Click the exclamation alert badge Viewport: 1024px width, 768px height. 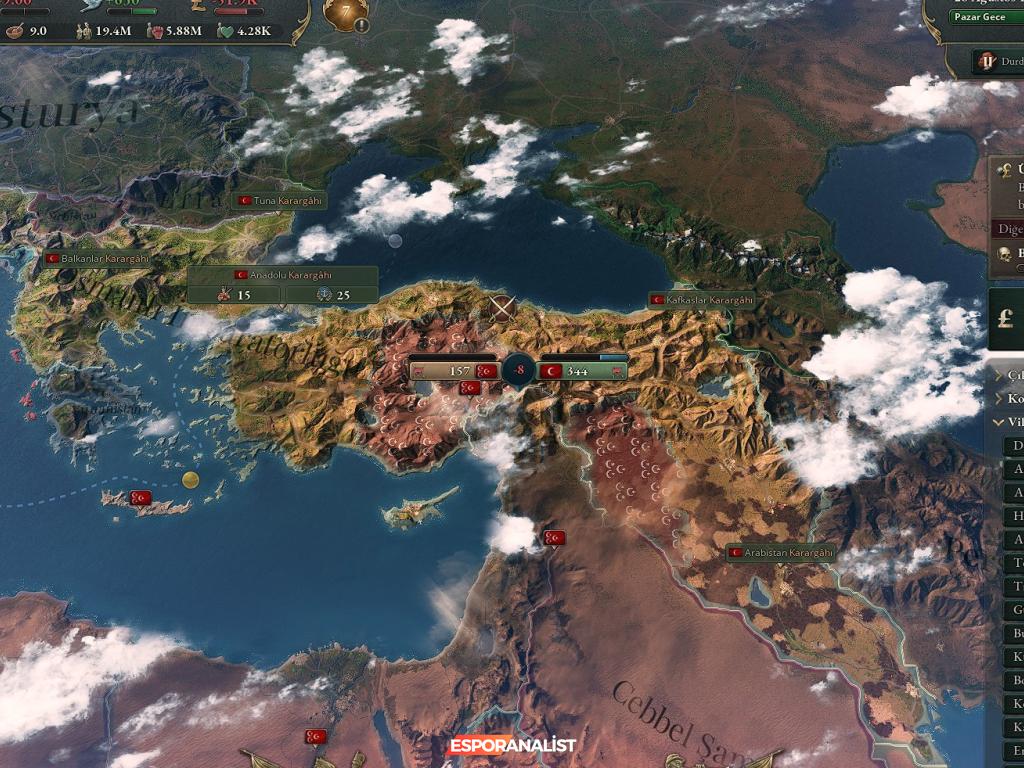pos(361,25)
